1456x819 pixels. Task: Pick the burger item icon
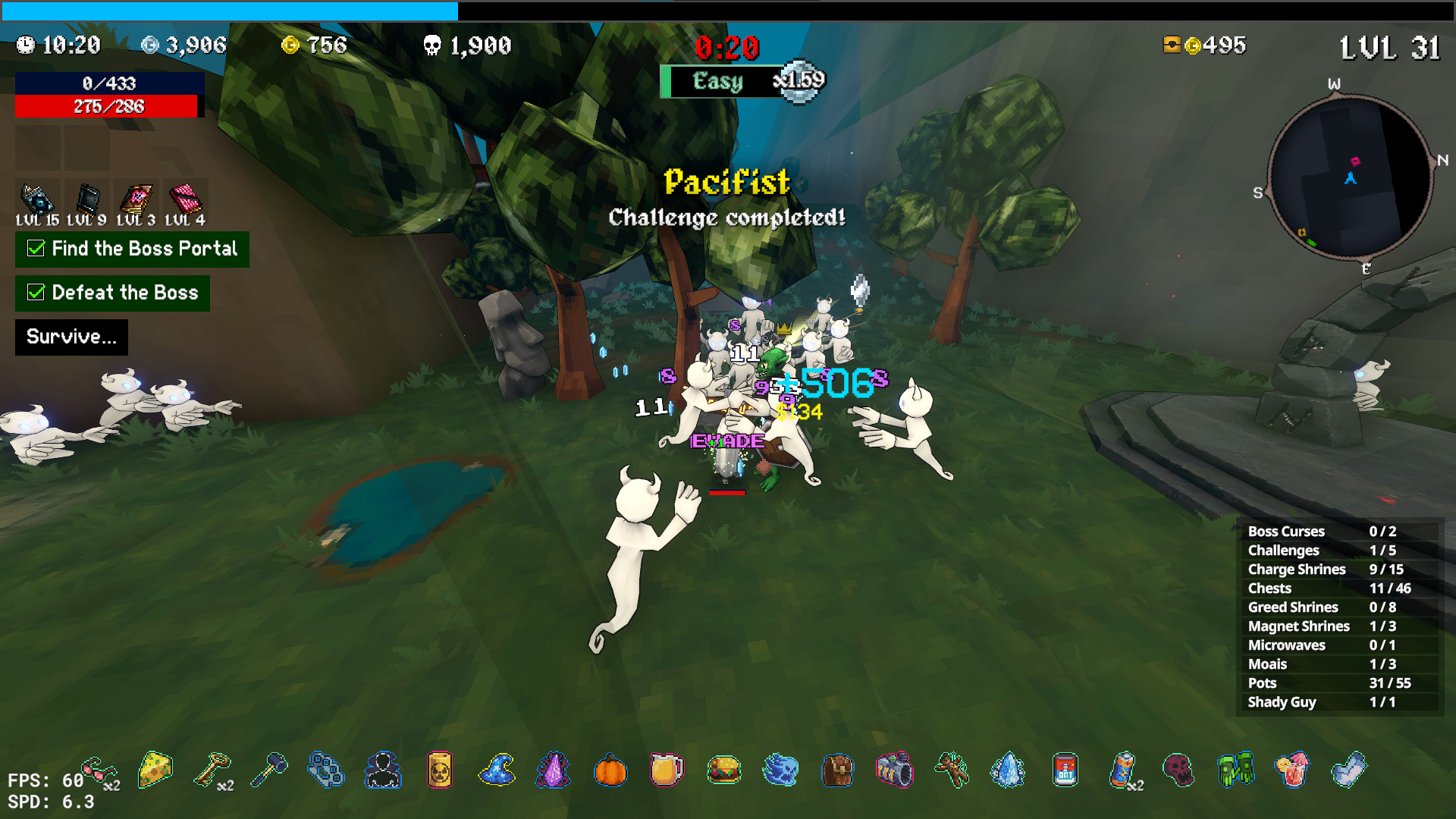coord(724,770)
